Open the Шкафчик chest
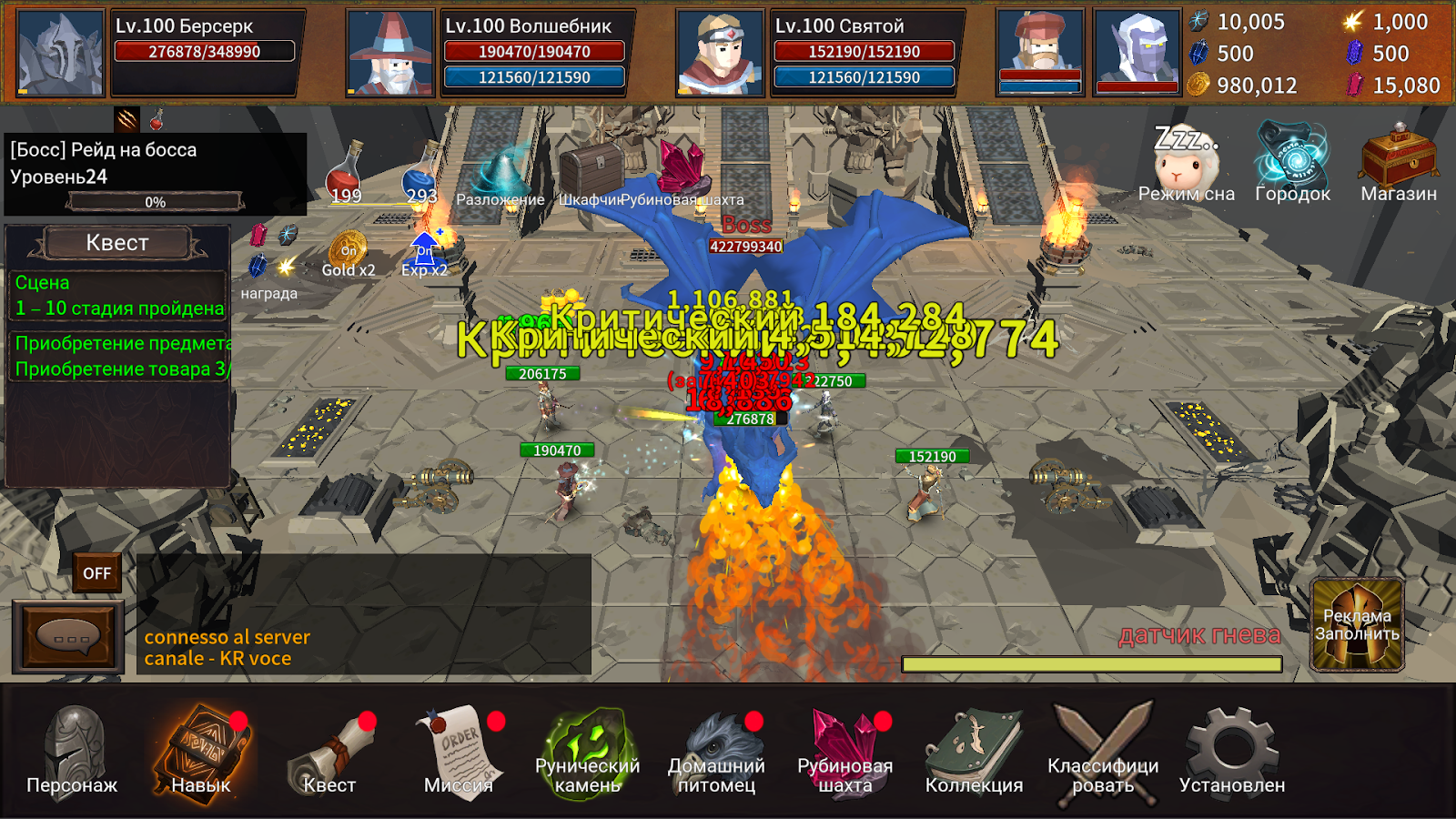 point(590,173)
